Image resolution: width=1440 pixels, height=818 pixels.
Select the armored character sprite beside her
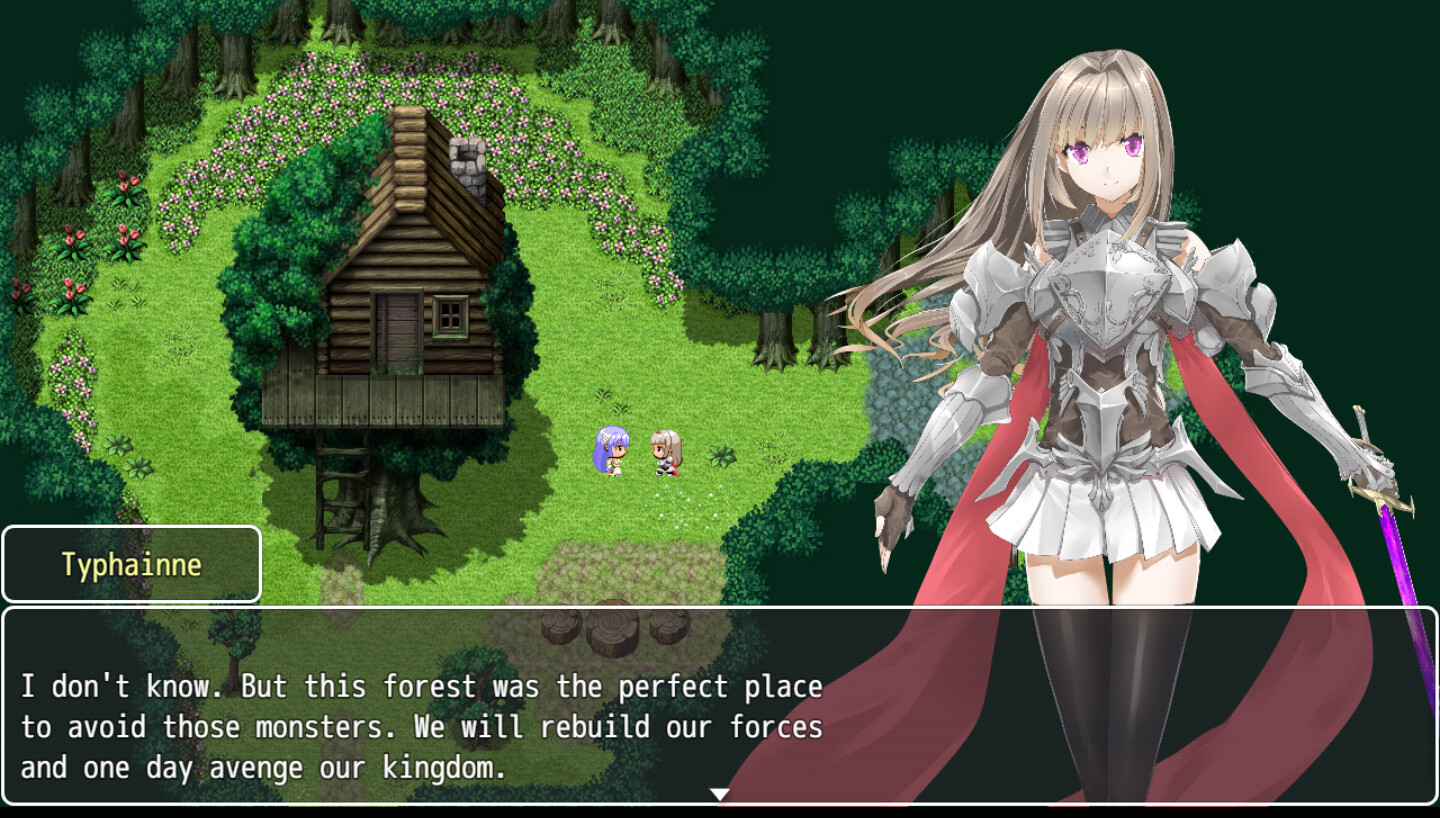tap(665, 453)
